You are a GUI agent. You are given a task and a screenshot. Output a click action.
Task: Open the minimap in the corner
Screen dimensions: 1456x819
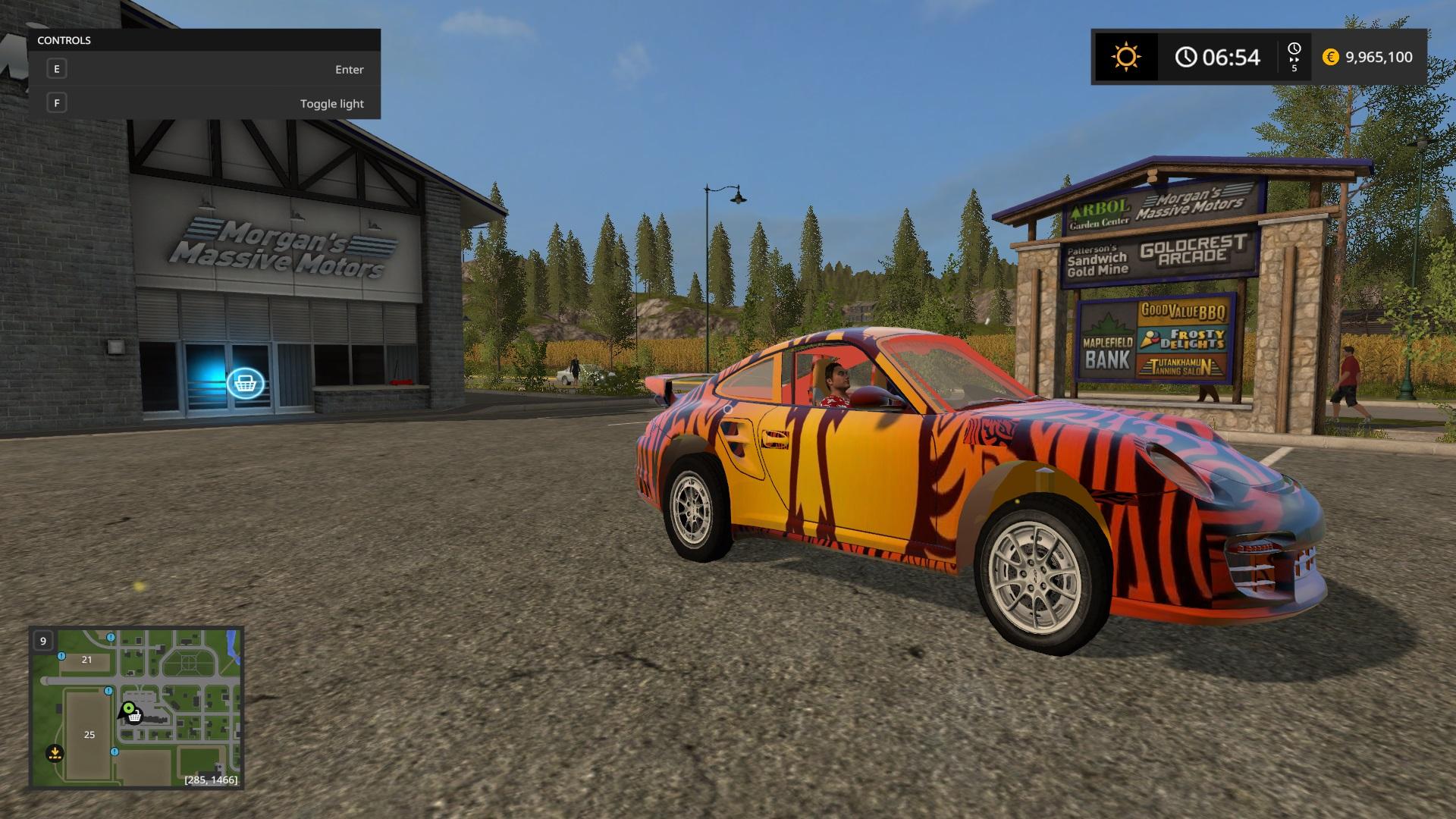point(136,708)
